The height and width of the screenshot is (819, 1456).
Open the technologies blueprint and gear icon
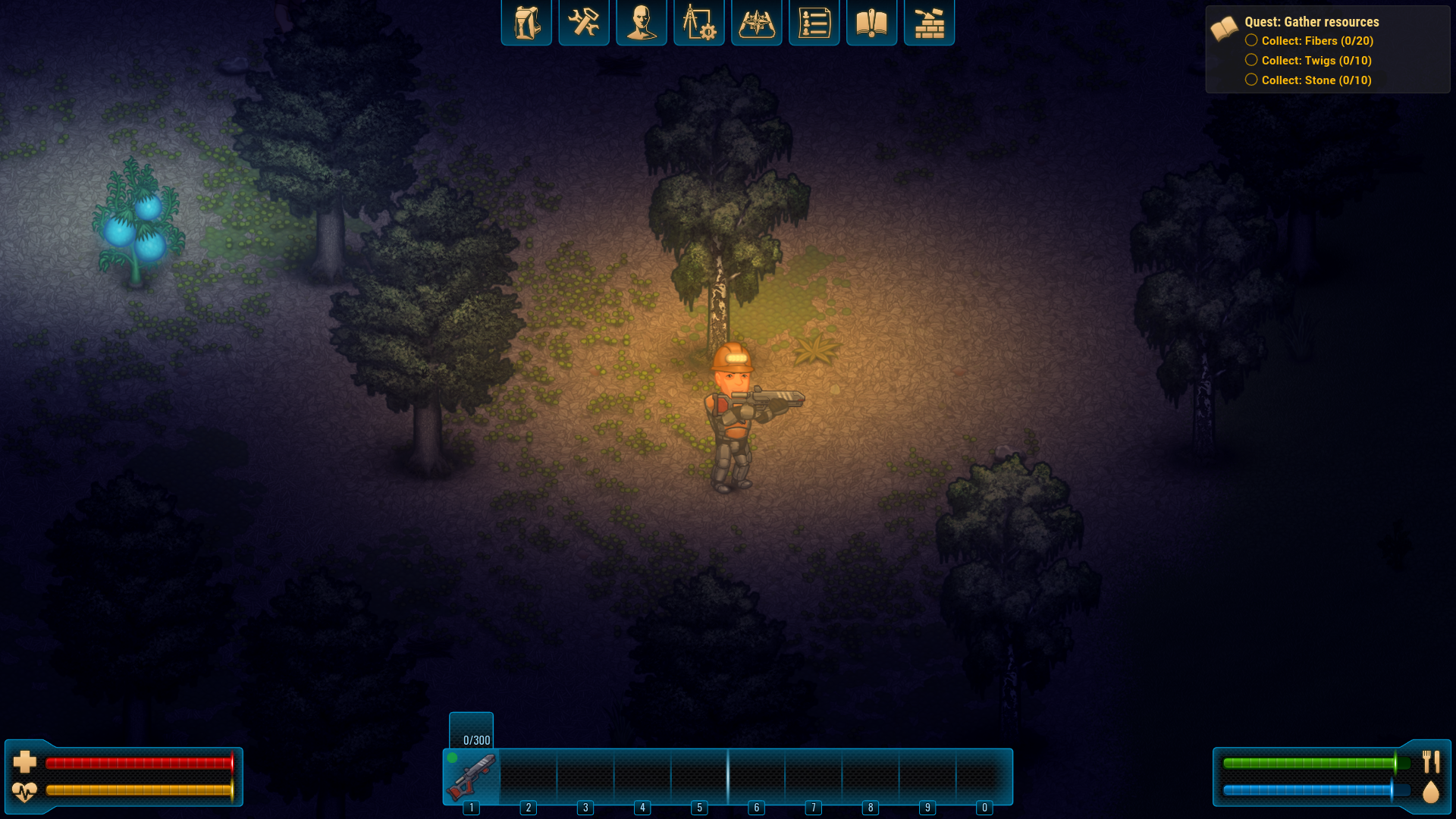(699, 22)
